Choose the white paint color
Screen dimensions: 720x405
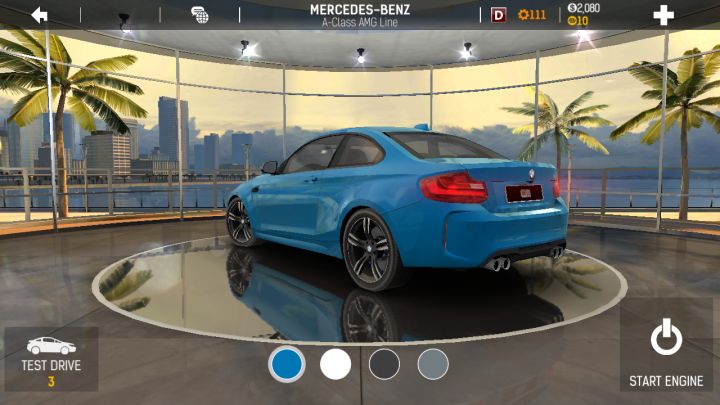click(x=336, y=364)
